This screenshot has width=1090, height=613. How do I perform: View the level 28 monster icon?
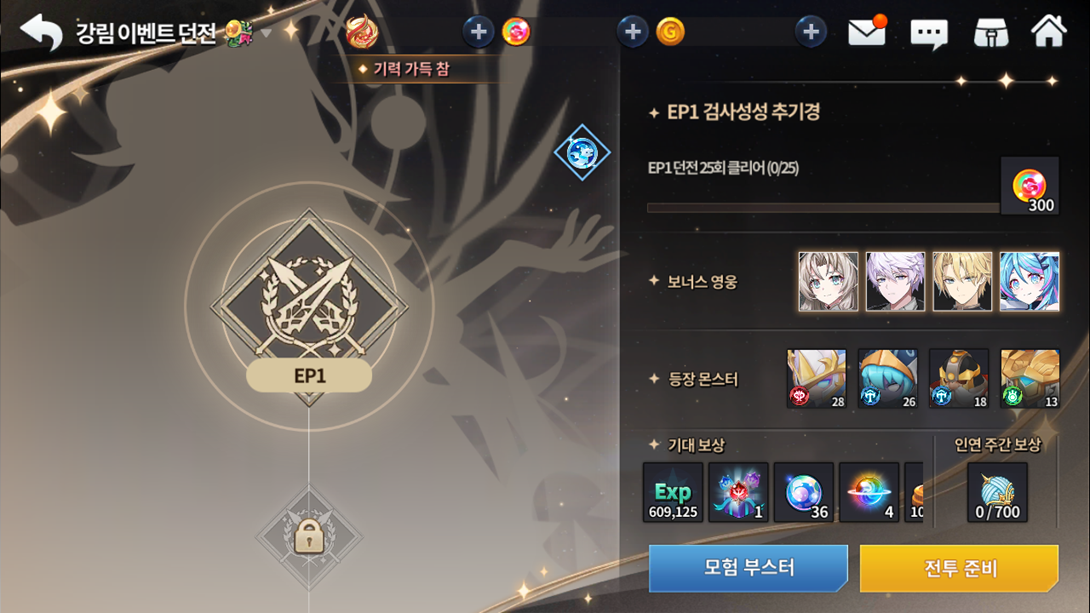click(817, 379)
